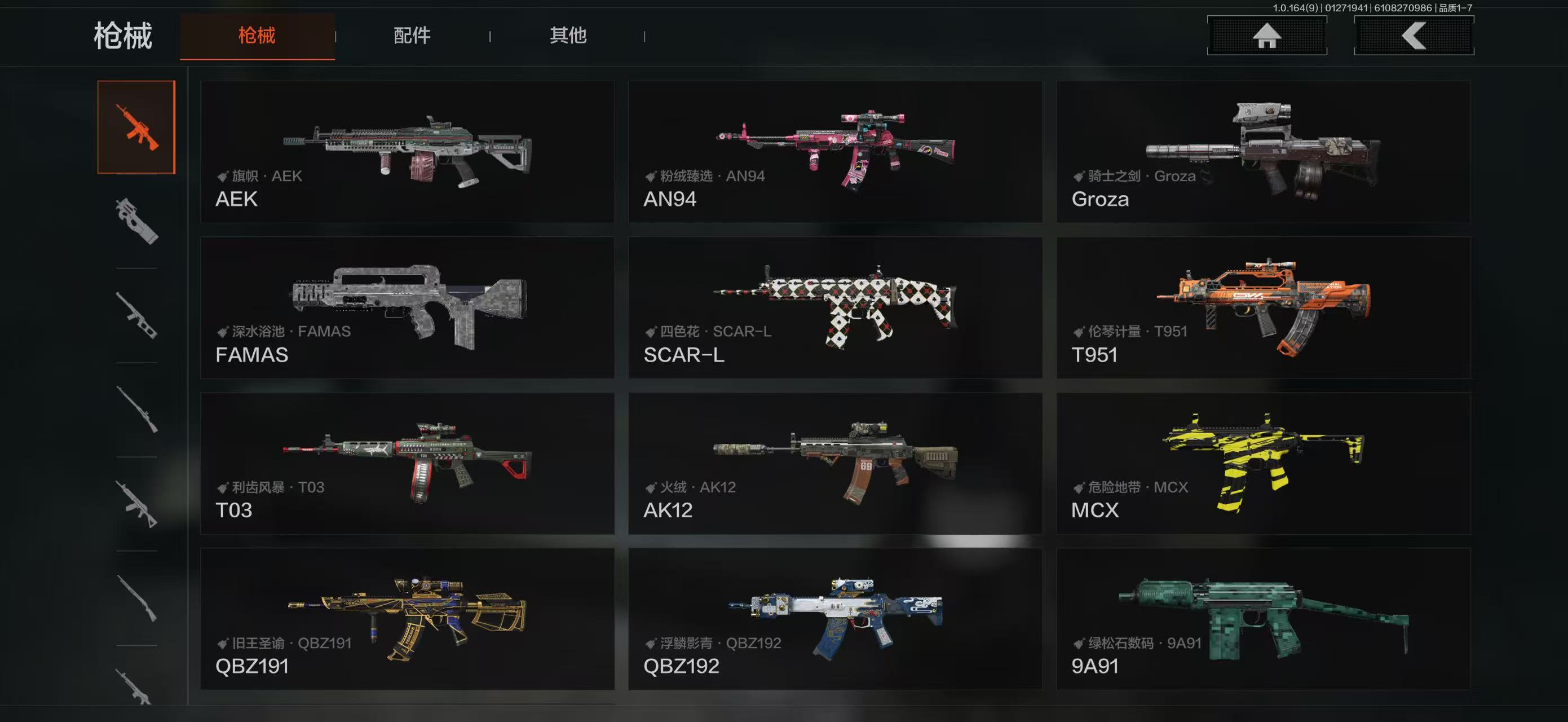Select the orange assault rifle category
The image size is (1568, 722).
pyautogui.click(x=136, y=126)
